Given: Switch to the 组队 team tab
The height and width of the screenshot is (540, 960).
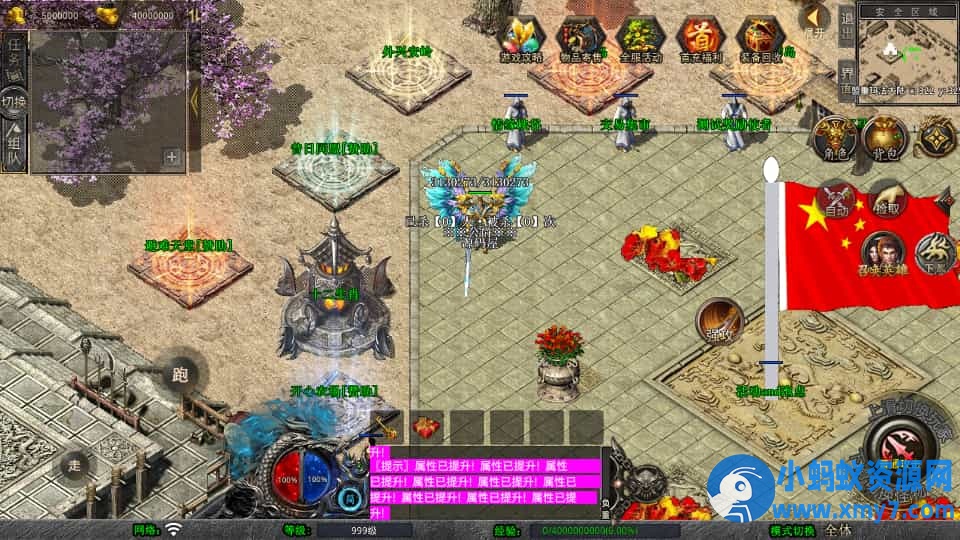Looking at the screenshot, I should pyautogui.click(x=14, y=141).
